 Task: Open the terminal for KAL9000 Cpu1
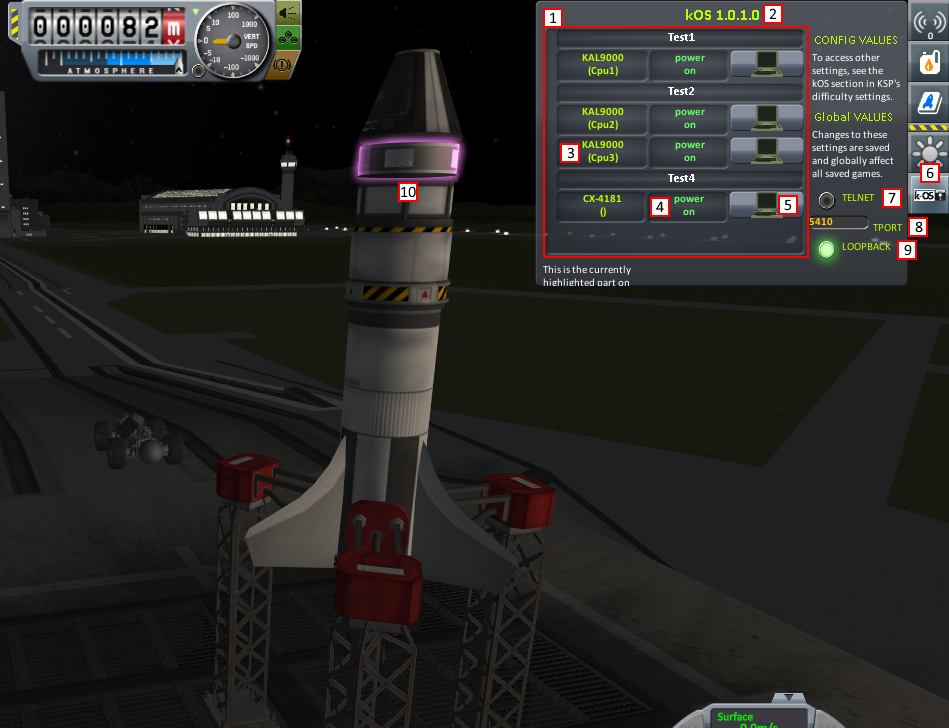coord(766,64)
